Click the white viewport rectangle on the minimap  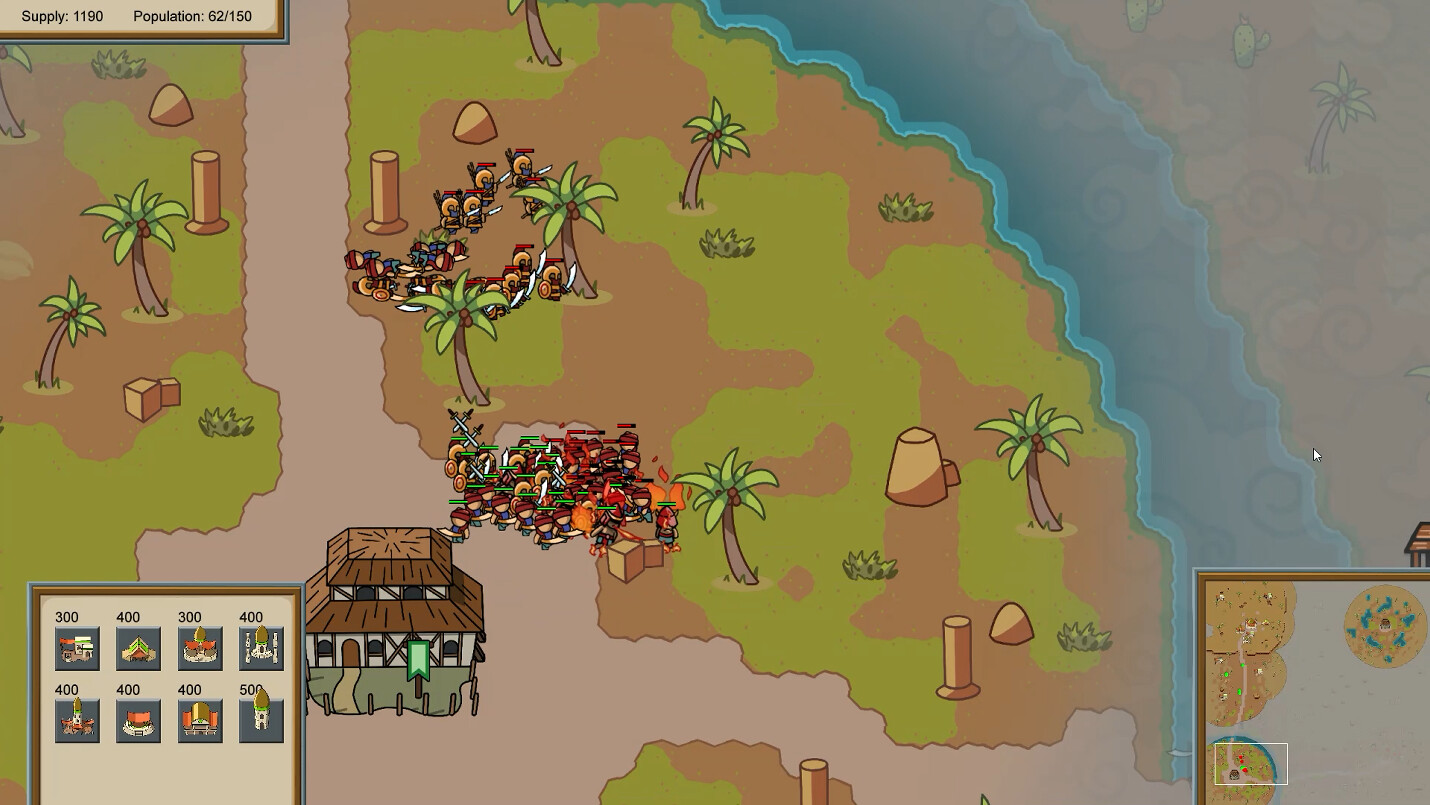click(1252, 763)
